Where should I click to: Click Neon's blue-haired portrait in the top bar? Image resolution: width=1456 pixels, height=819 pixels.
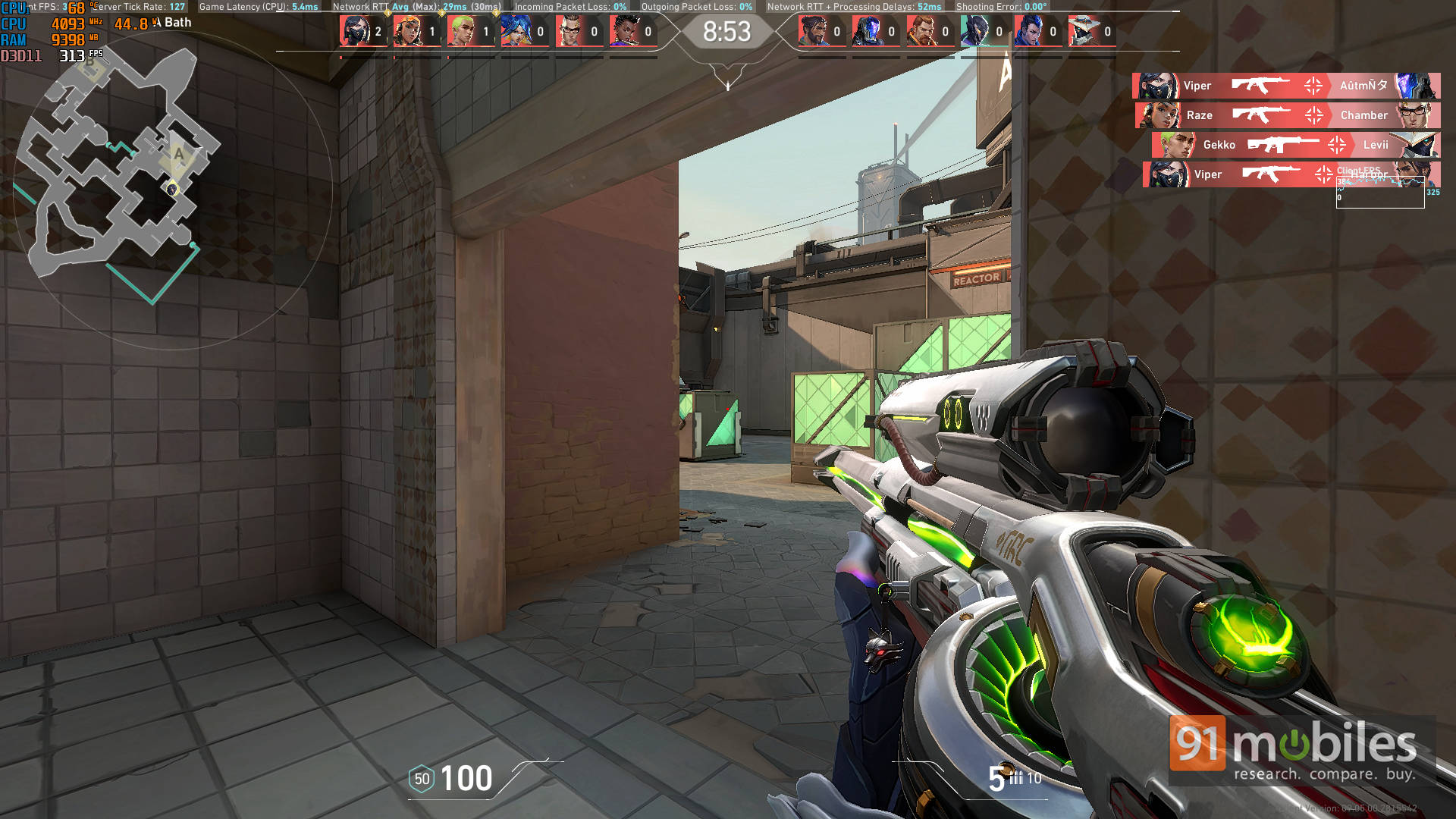tap(516, 32)
